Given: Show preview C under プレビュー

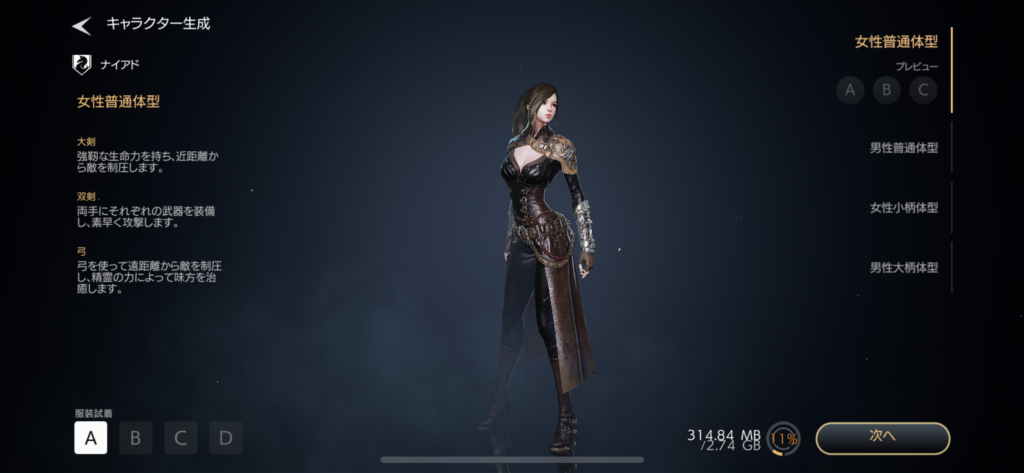Looking at the screenshot, I should pos(922,90).
